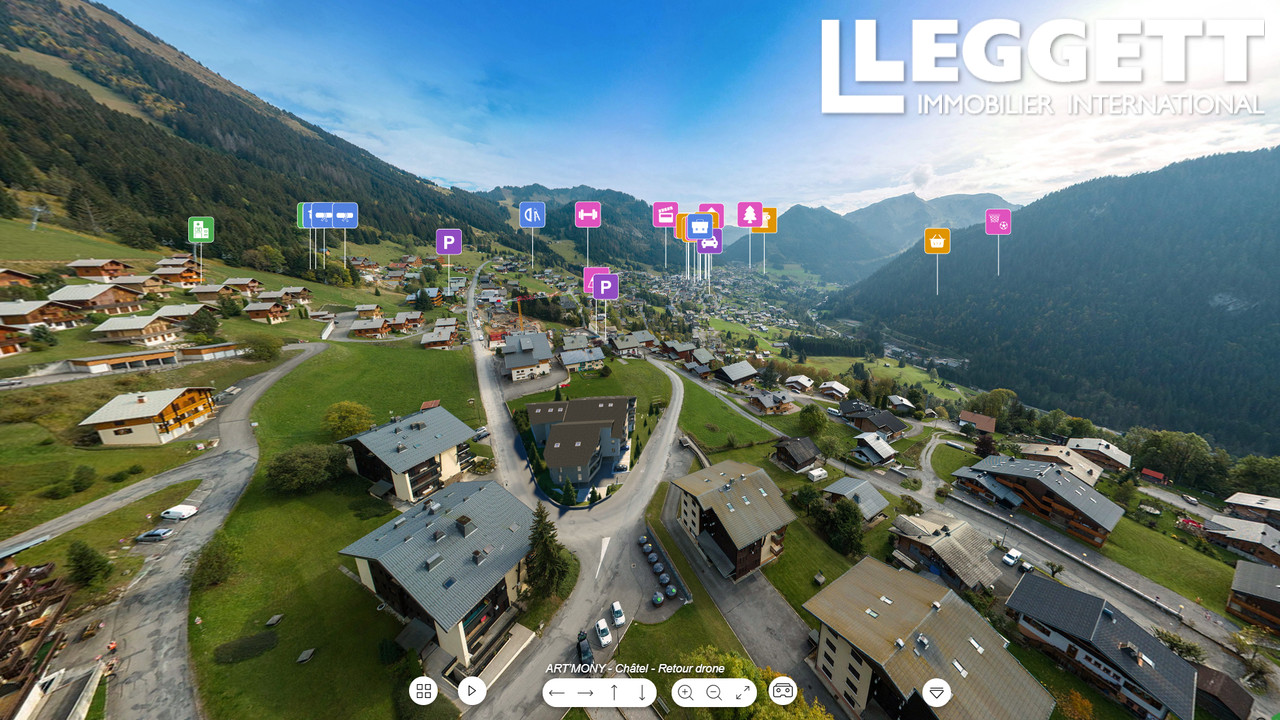Open the pink cinema clapperboard marker
The image size is (1280, 720).
(x=665, y=214)
